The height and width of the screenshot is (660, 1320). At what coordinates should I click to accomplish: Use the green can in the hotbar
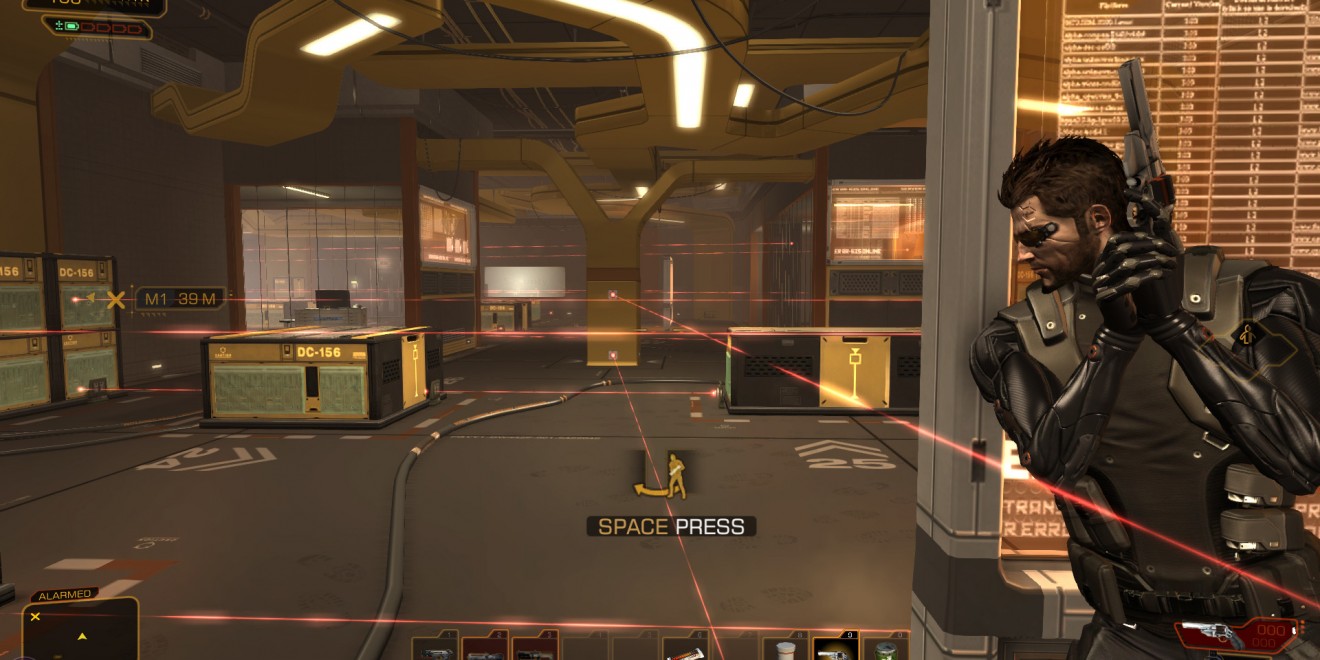pos(885,648)
